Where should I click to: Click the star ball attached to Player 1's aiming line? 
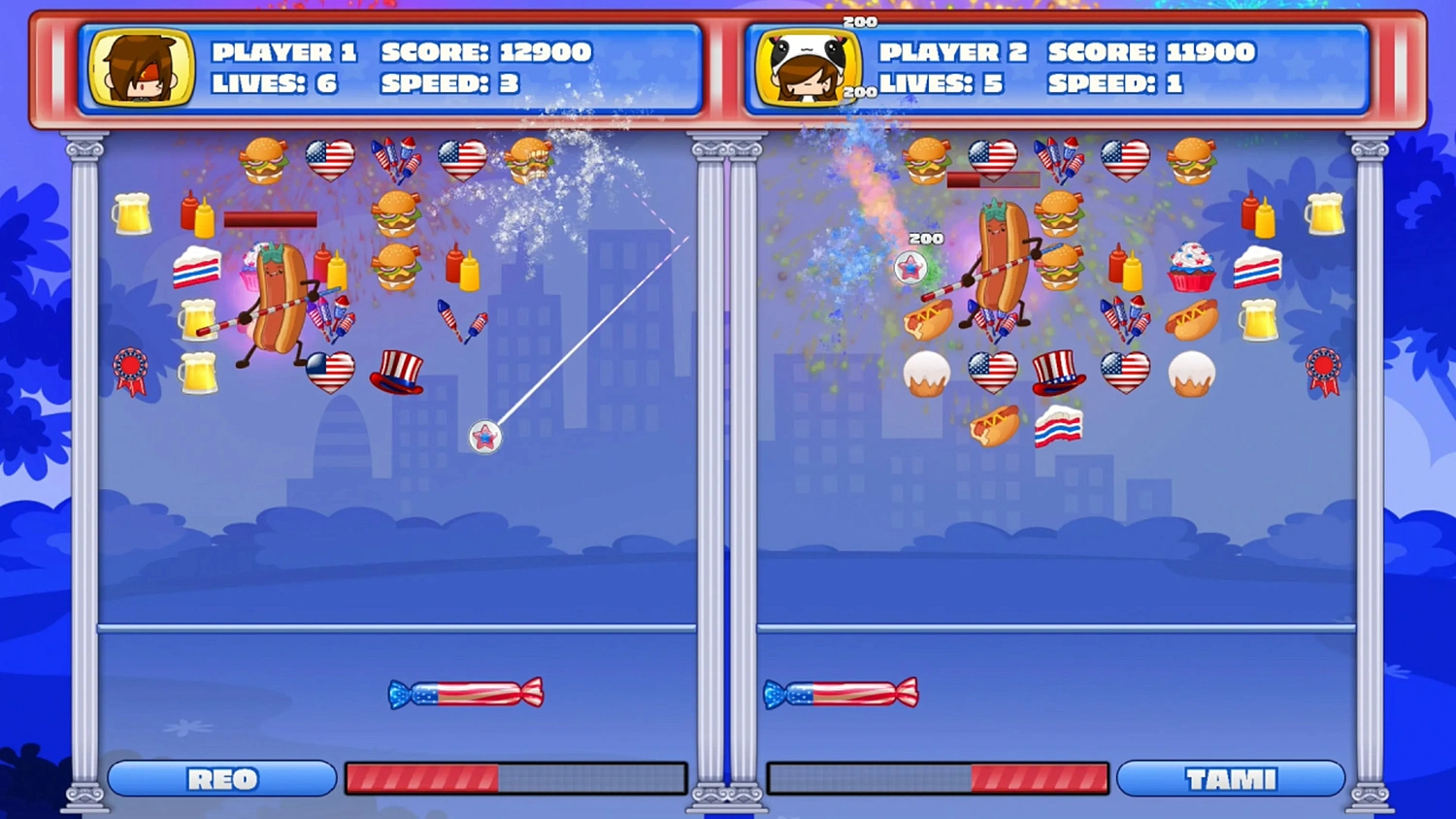click(484, 437)
